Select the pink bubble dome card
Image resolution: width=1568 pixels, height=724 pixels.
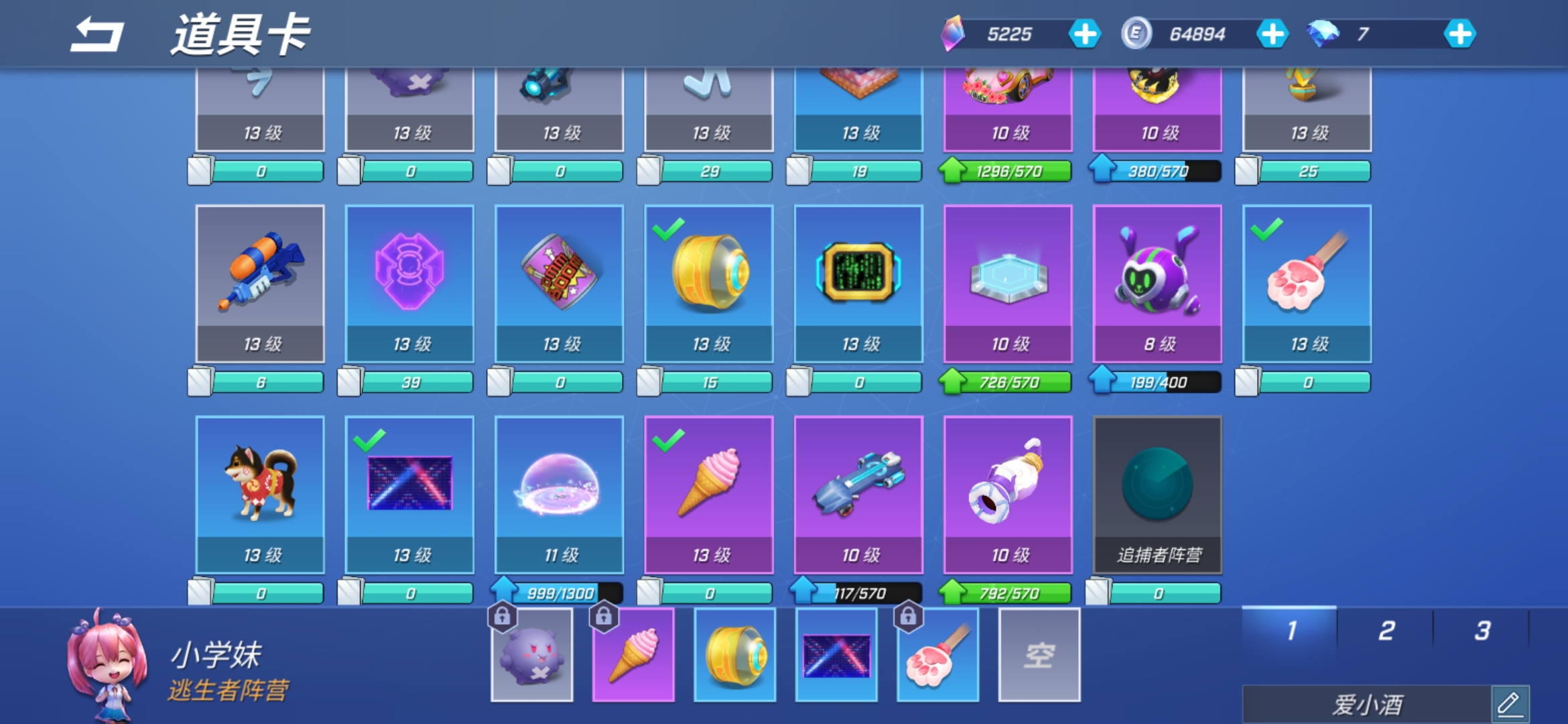pos(560,494)
